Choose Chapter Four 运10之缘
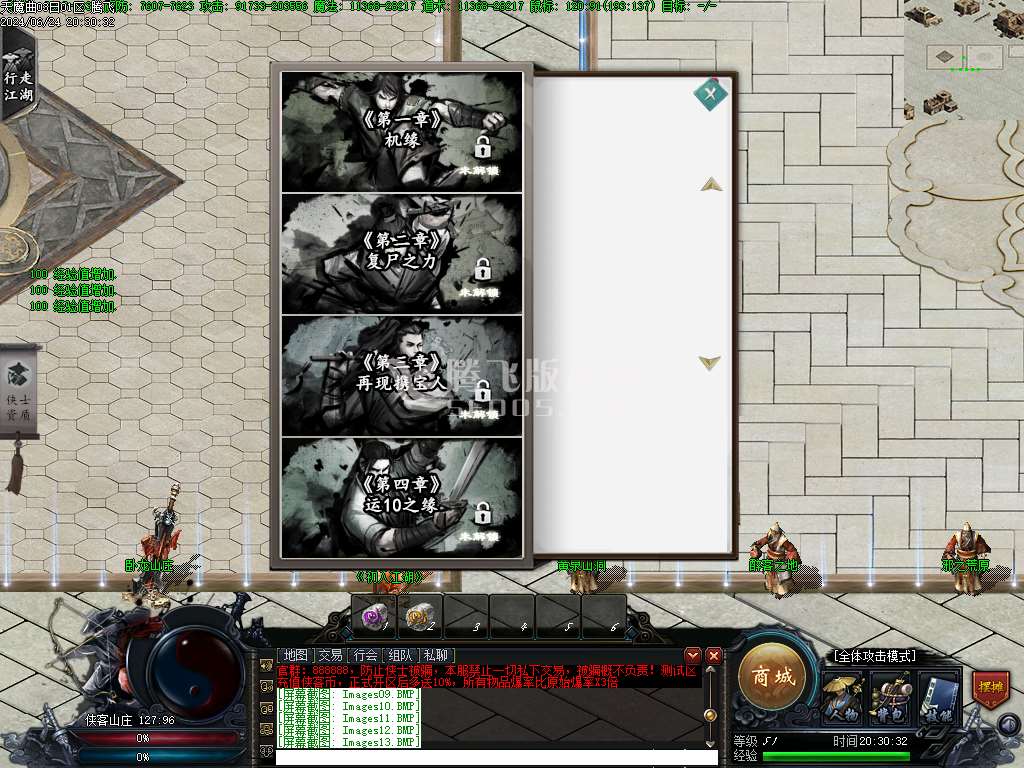 click(x=401, y=497)
